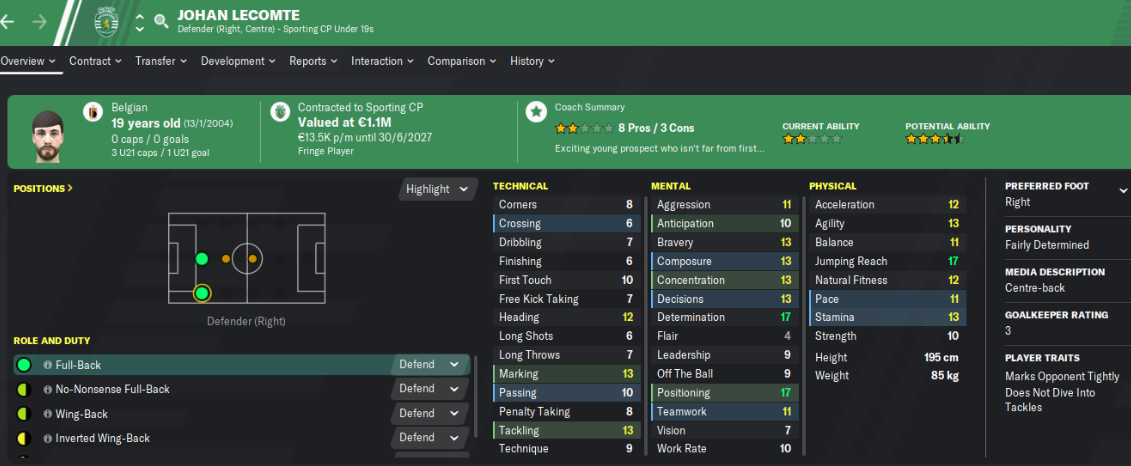Expand the Positions heading link
The width and height of the screenshot is (1131, 466).
[42, 187]
